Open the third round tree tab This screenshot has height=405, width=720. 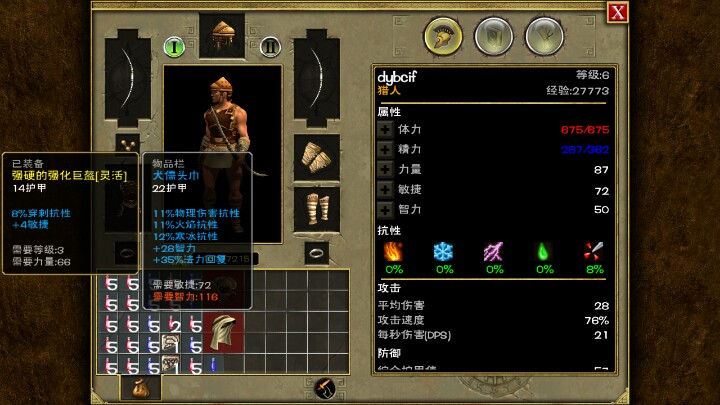542,36
